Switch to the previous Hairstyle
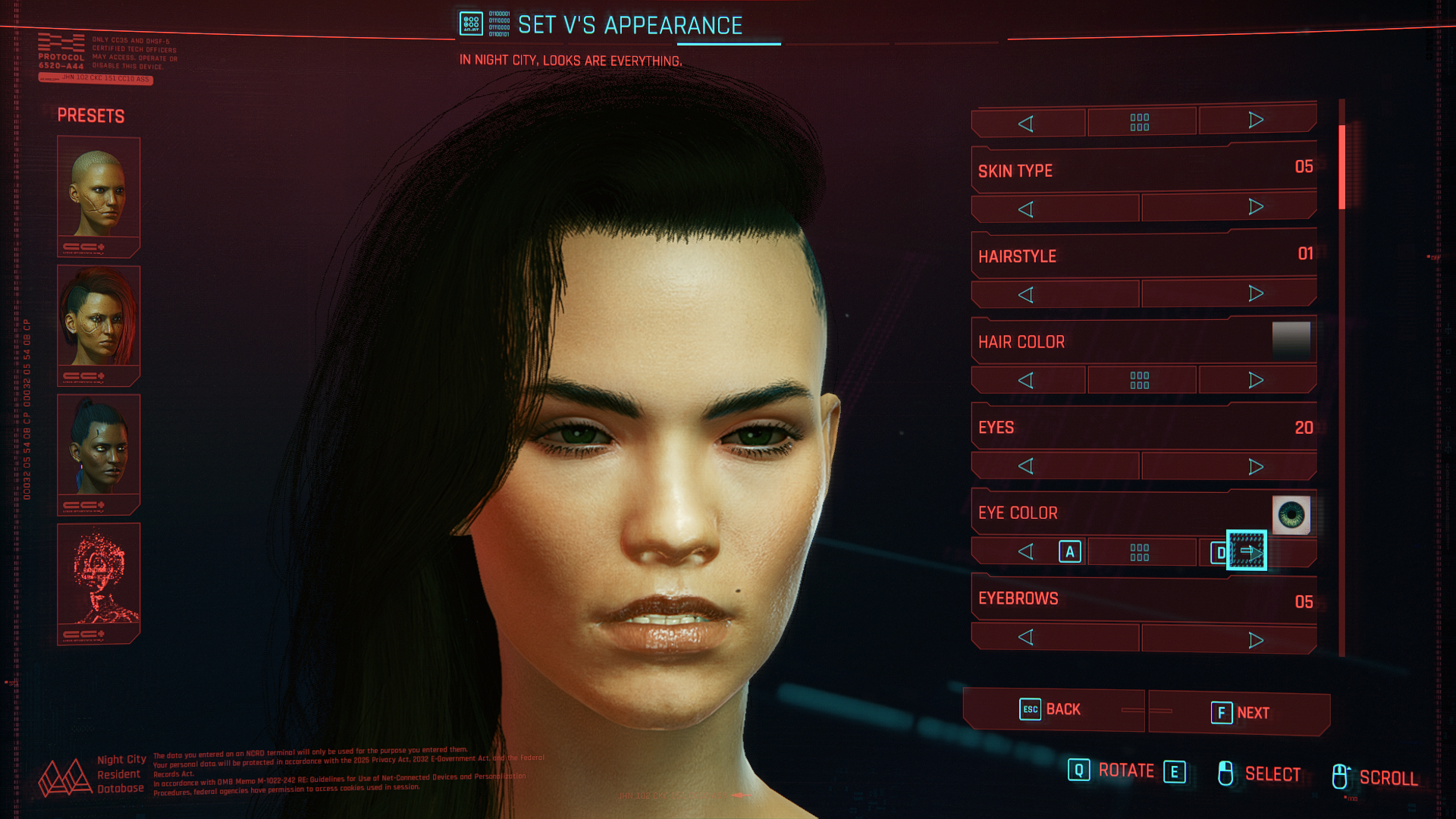The height and width of the screenshot is (819, 1456). click(1026, 295)
